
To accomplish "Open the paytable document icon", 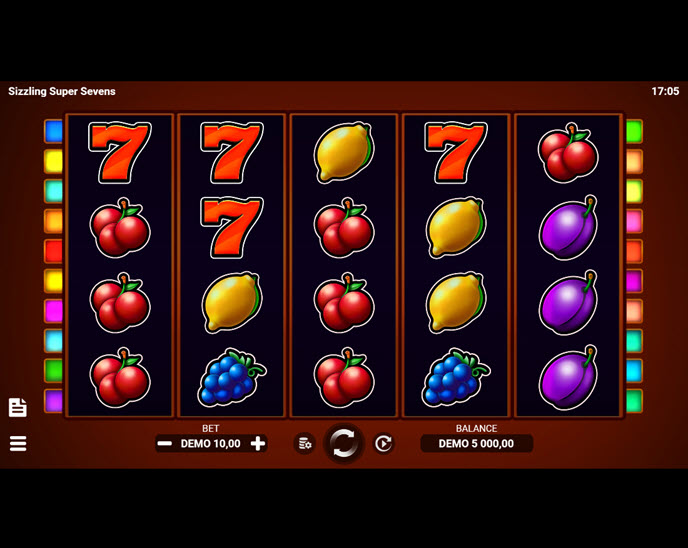I will click(18, 407).
